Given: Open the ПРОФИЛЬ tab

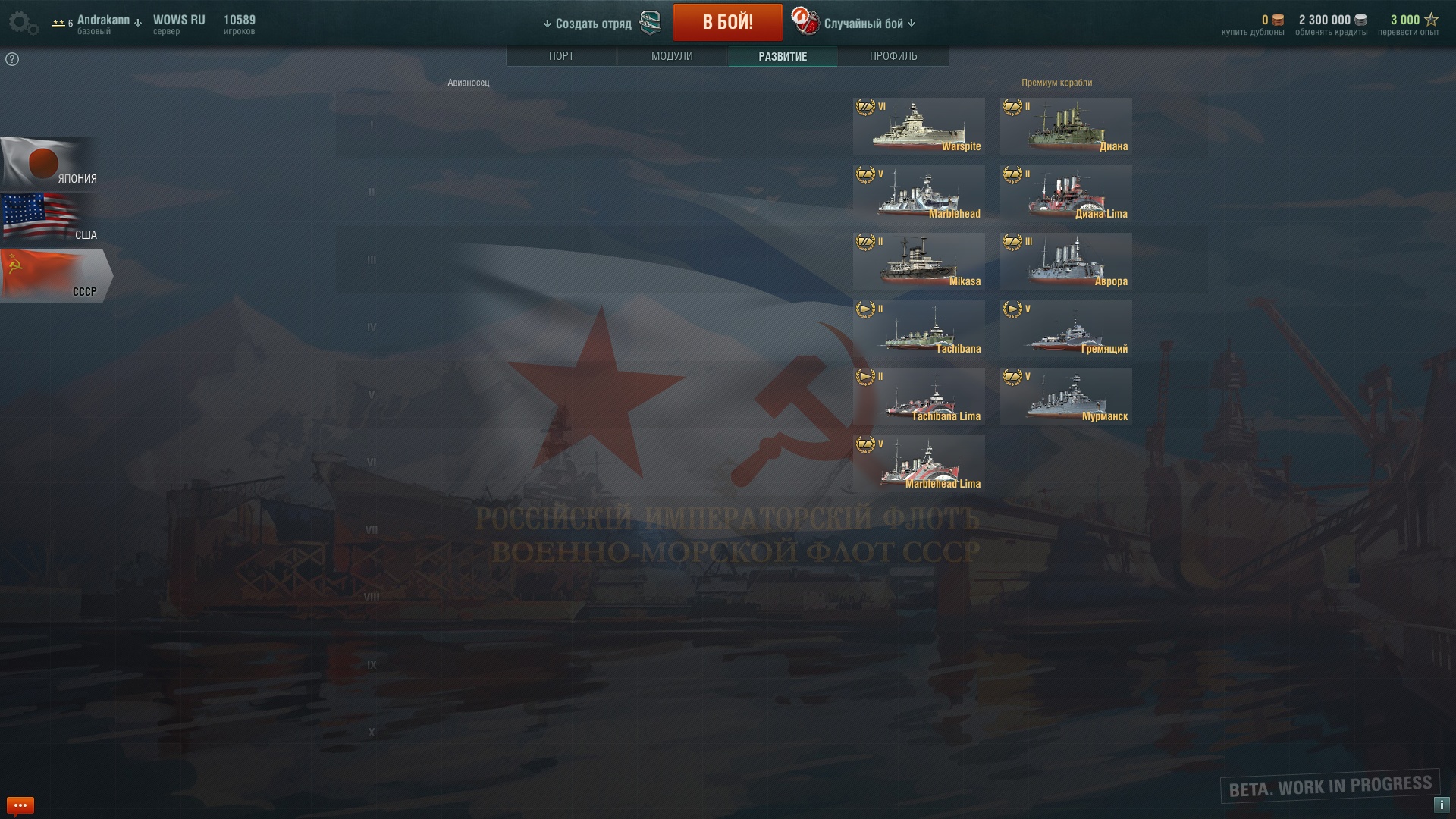Looking at the screenshot, I should (893, 56).
